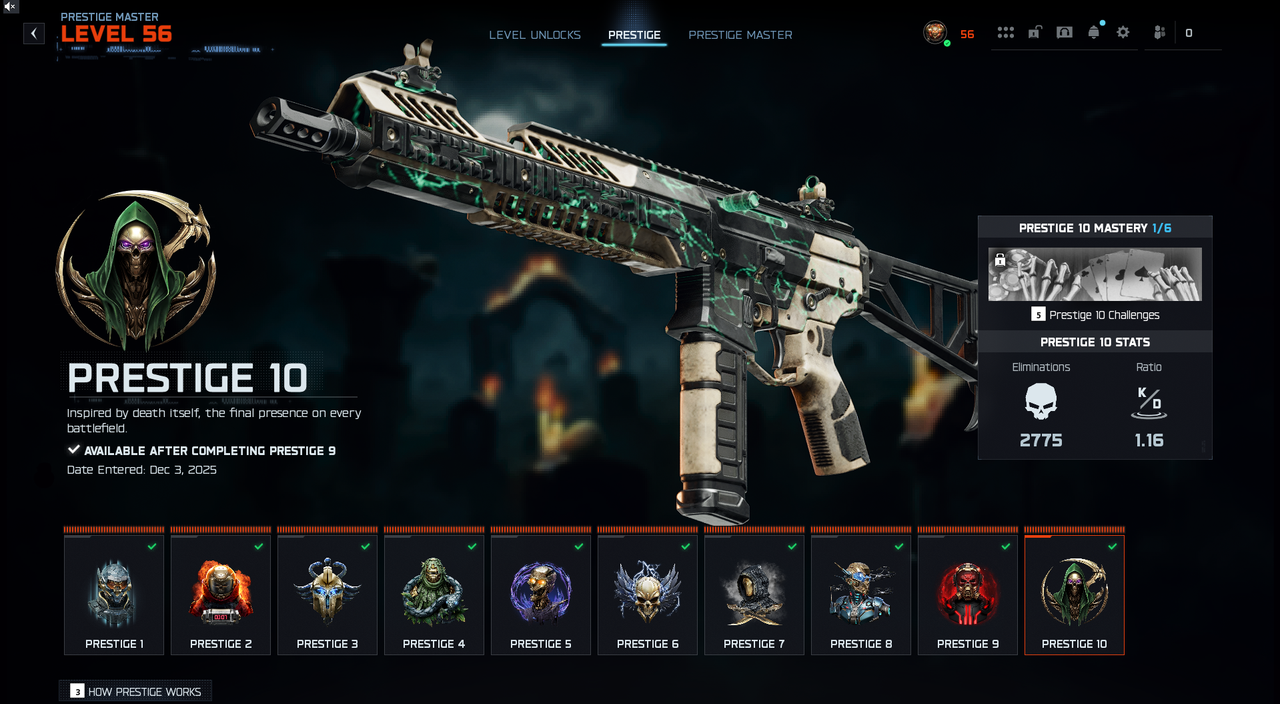Viewport: 1280px width, 704px height.
Task: Open settings with the gear icon
Action: tap(1123, 33)
